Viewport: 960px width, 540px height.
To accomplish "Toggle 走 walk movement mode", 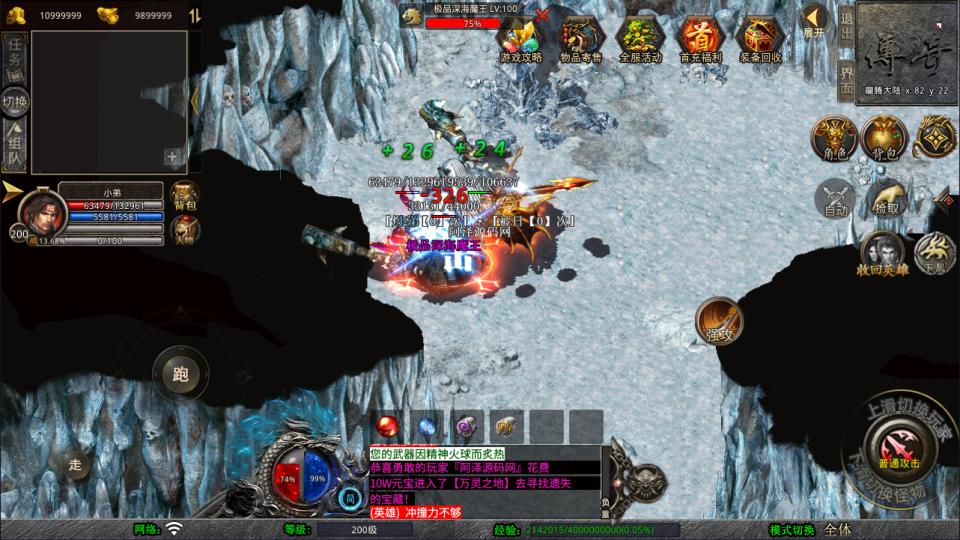I will click(x=75, y=464).
